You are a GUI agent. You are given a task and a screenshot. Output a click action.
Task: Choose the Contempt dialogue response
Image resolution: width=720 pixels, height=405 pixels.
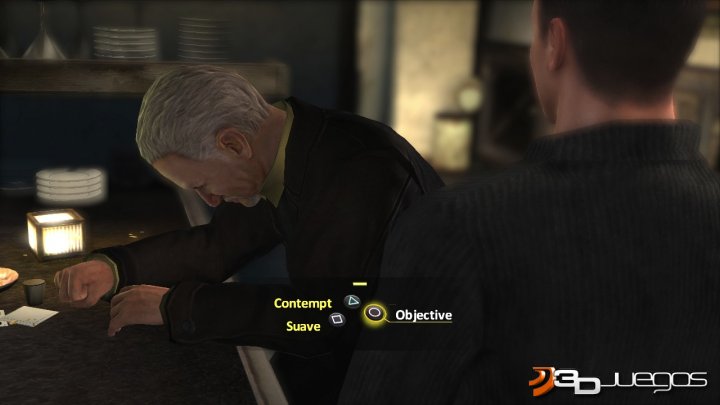304,301
